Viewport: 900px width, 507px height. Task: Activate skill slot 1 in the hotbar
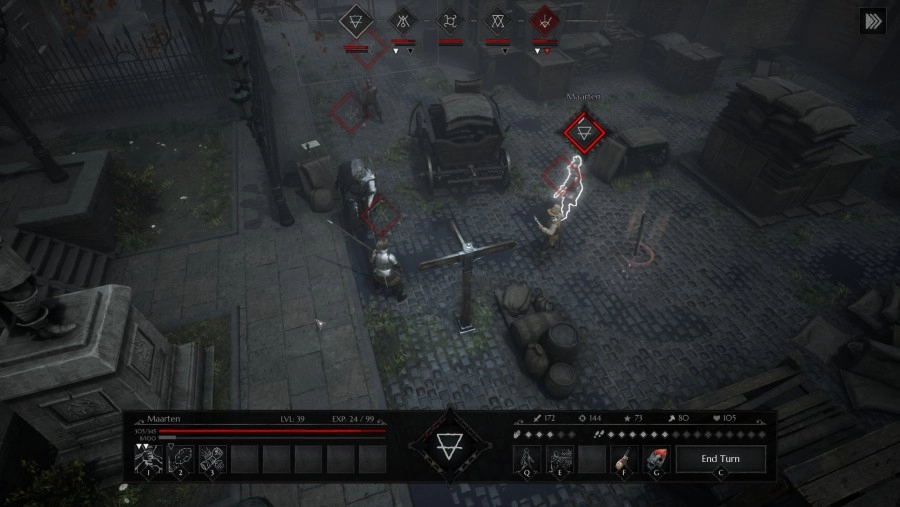[x=149, y=459]
